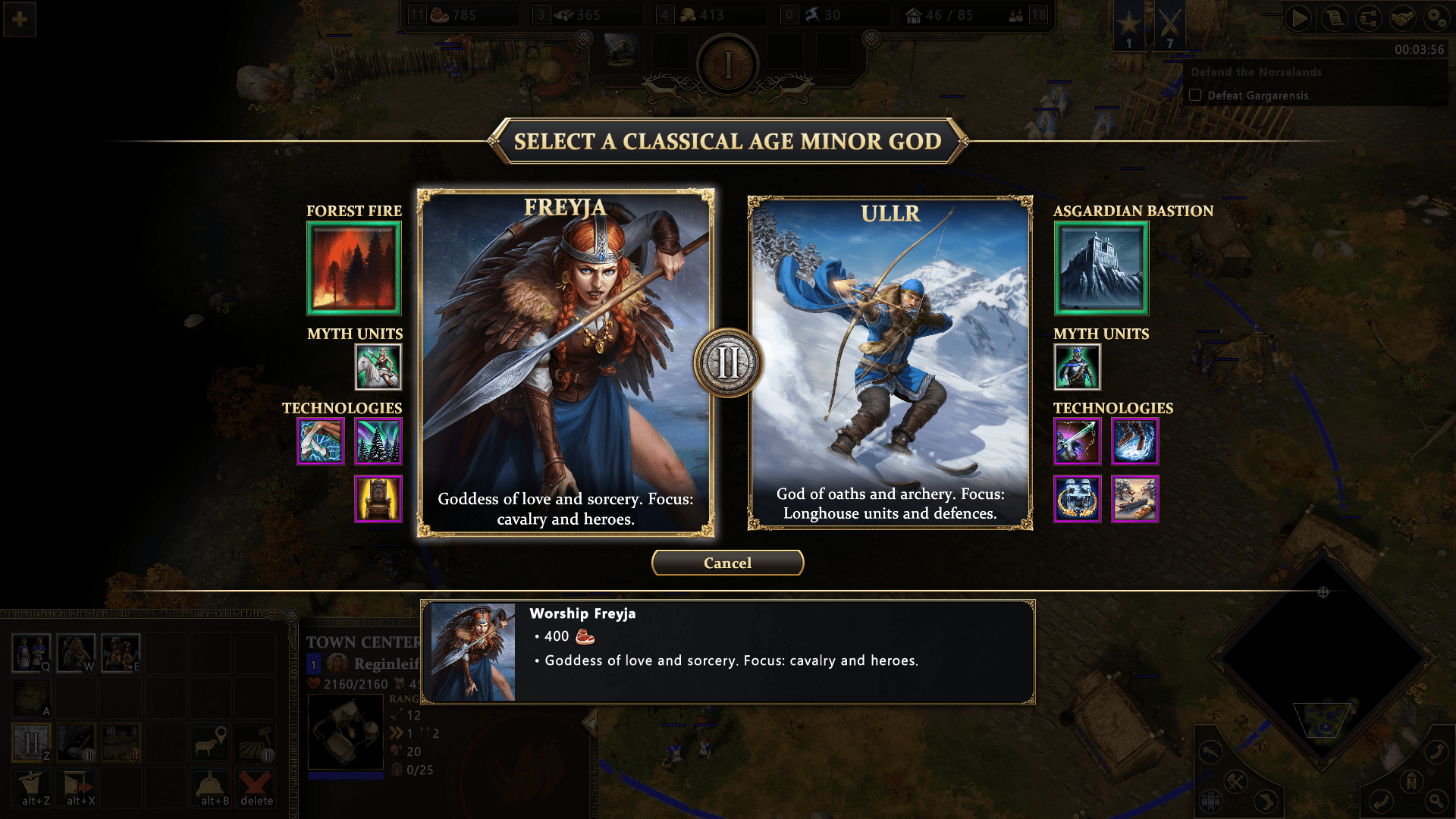
Task: Click the delete unit button
Action: pos(256,789)
